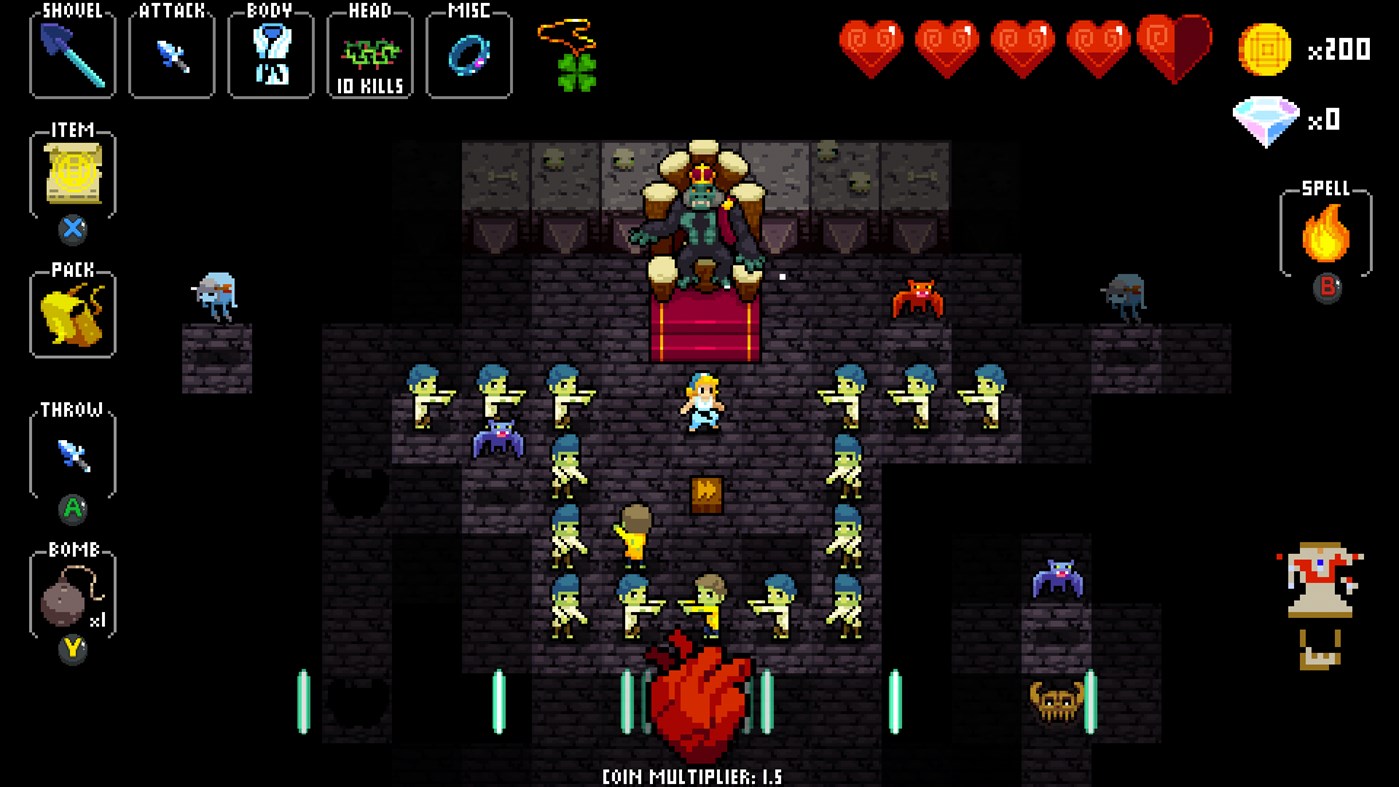Viewport: 1399px width, 787px height.
Task: Select the Throw dagger icon
Action: pos(71,455)
